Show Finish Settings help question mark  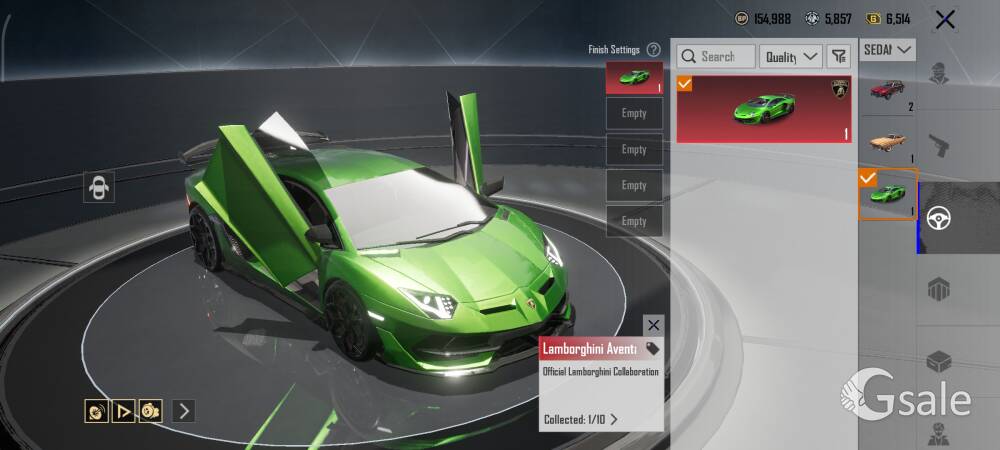click(x=653, y=49)
